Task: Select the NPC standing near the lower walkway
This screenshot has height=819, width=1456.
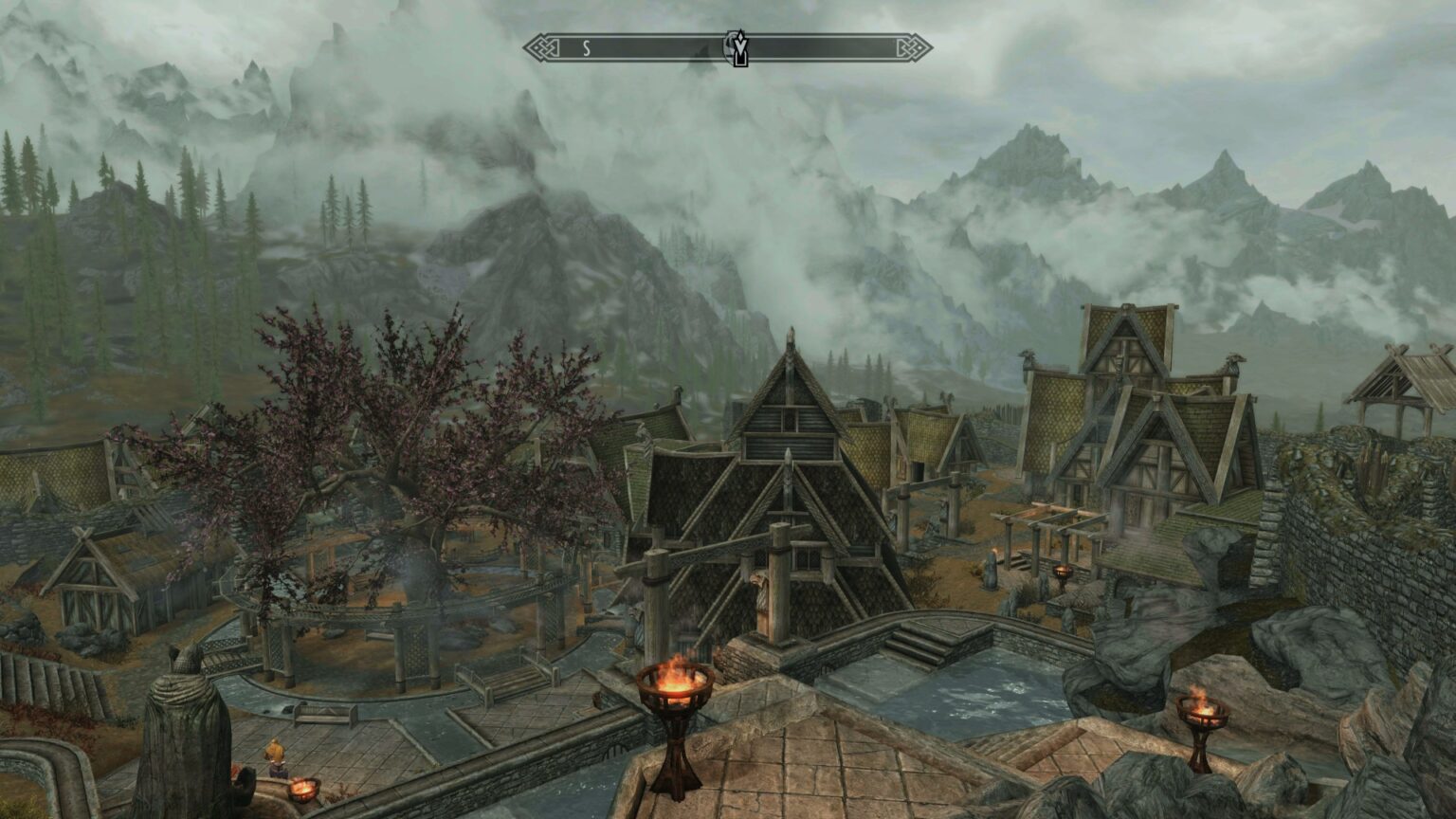Action: pyautogui.click(x=275, y=754)
